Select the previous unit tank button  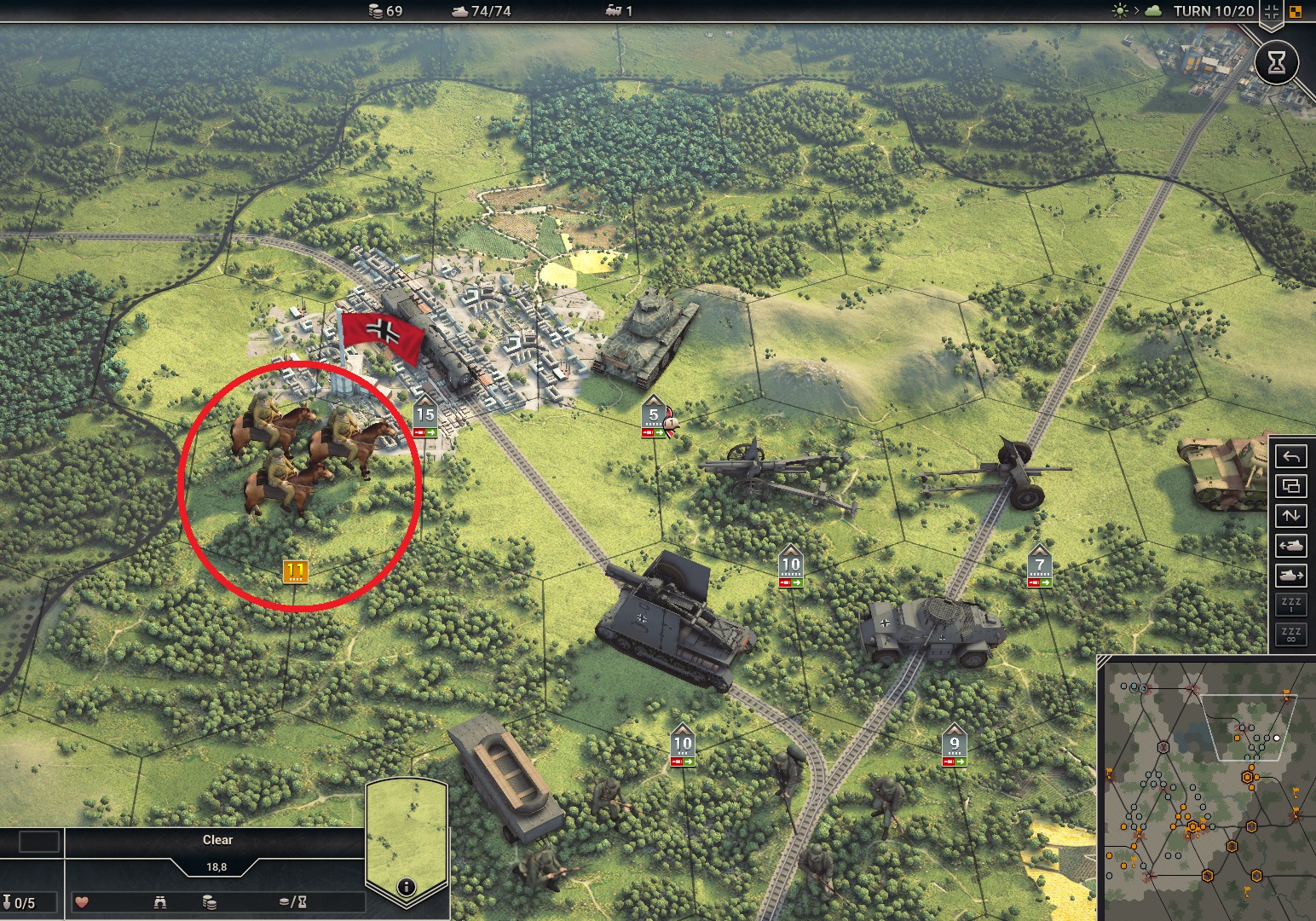1290,545
